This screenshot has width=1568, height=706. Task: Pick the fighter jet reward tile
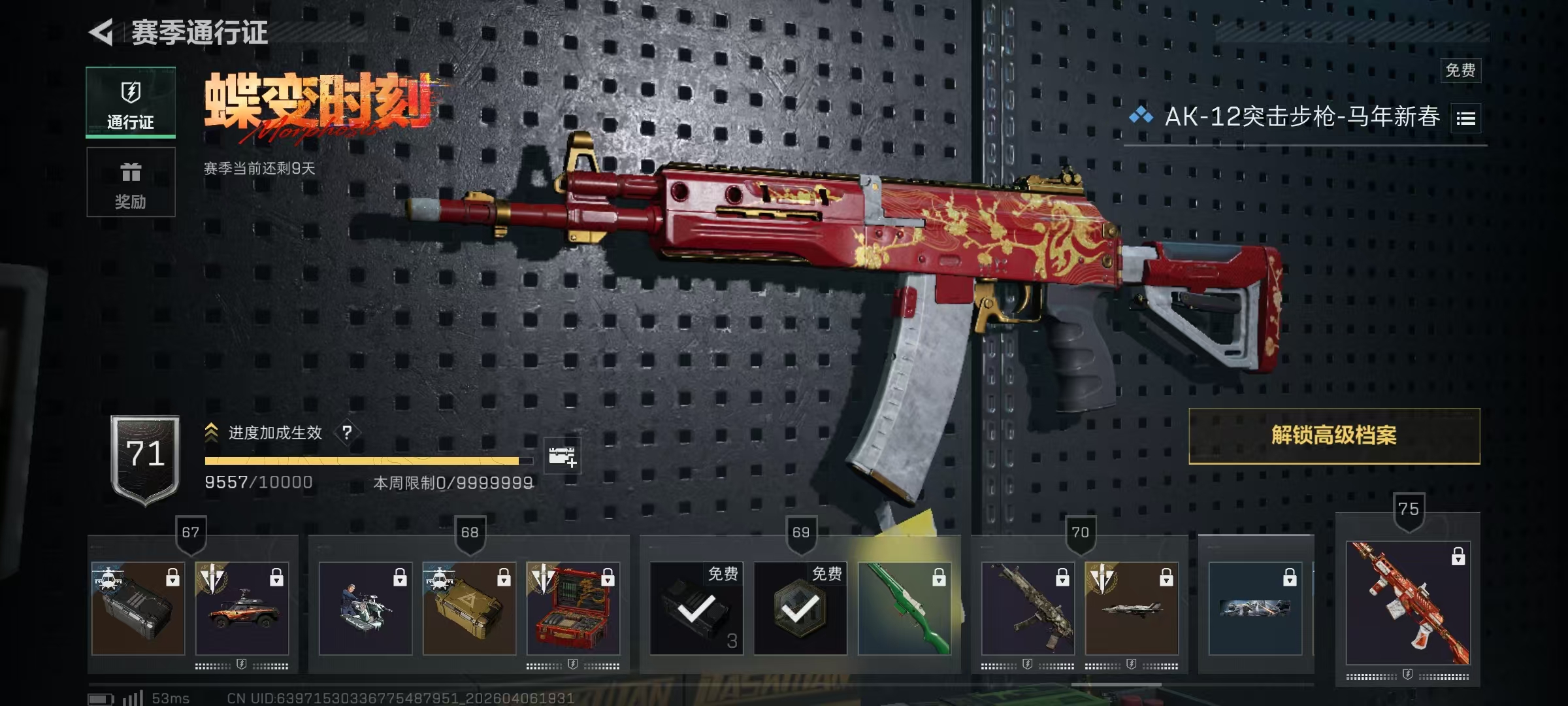1132,609
